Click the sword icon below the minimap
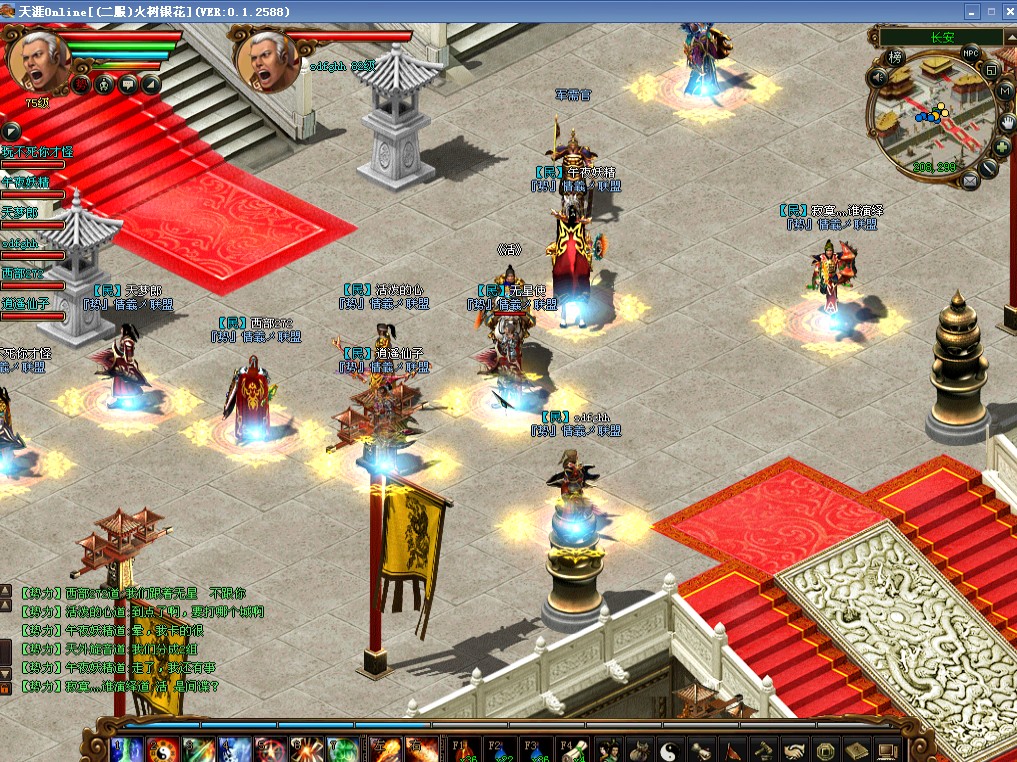 point(989,167)
